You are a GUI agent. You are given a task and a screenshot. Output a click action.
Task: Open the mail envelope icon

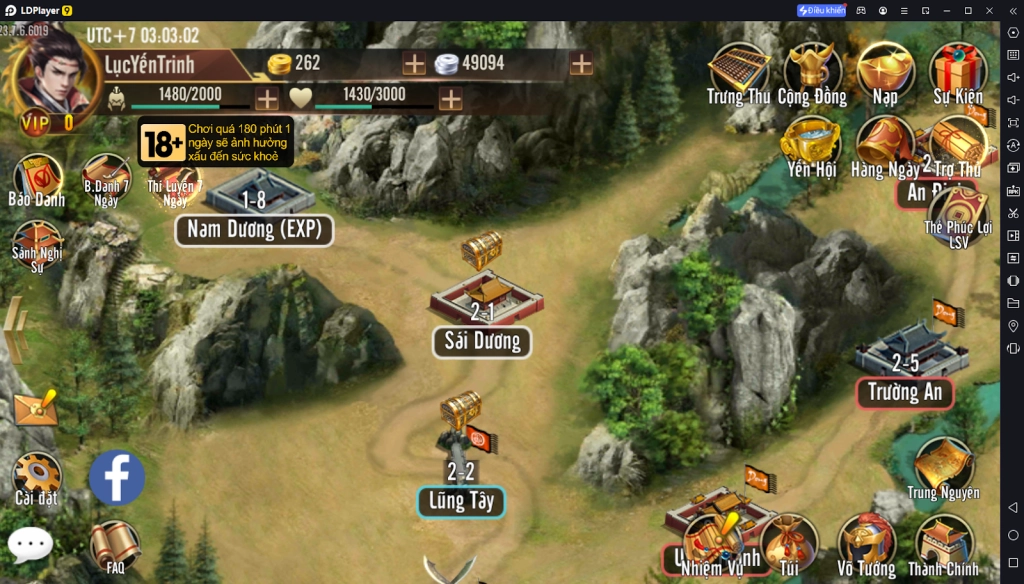(x=35, y=408)
